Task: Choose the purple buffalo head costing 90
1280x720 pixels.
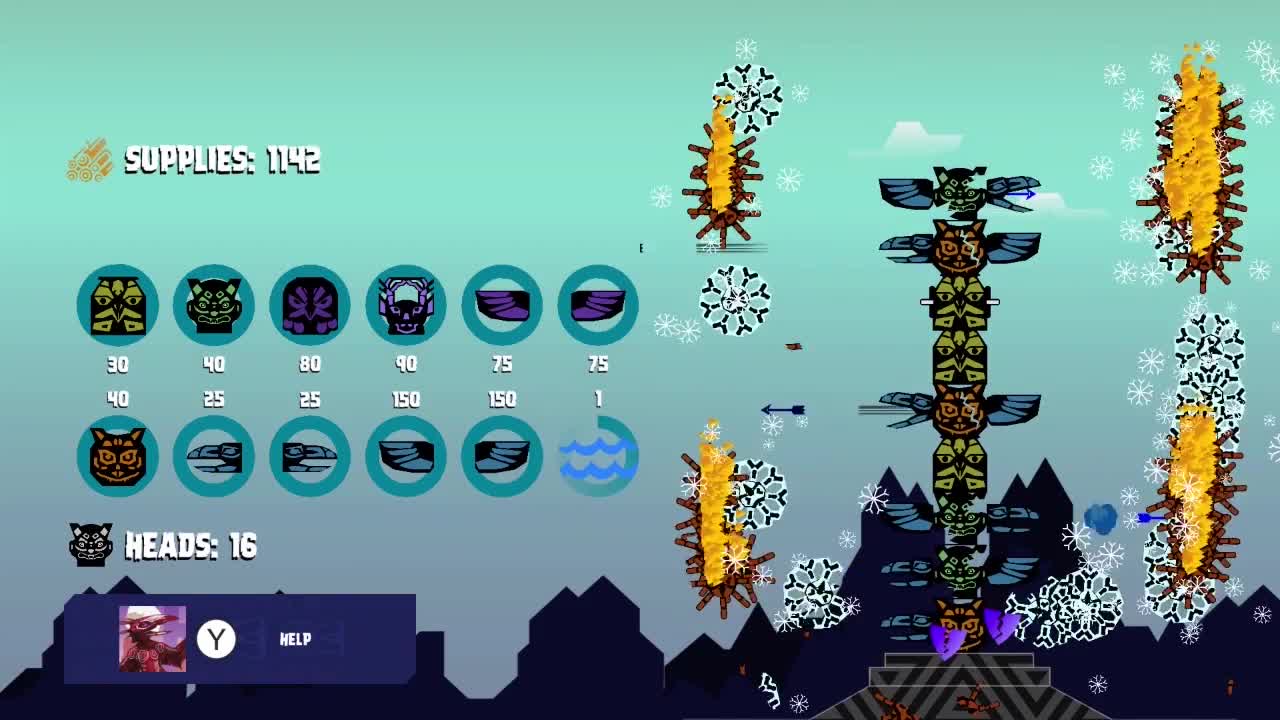Action: [406, 305]
